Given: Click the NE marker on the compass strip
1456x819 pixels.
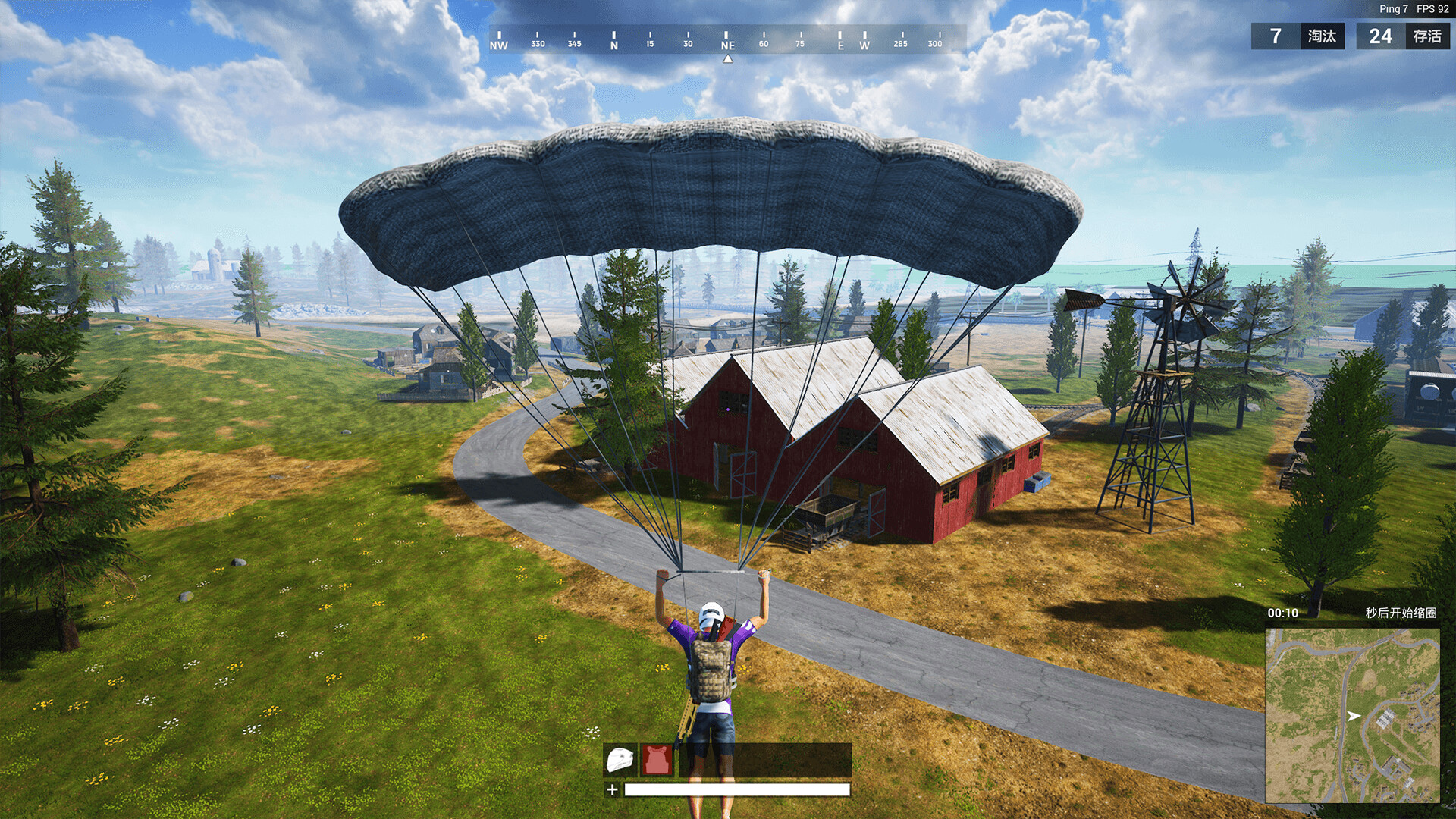Looking at the screenshot, I should (x=726, y=45).
